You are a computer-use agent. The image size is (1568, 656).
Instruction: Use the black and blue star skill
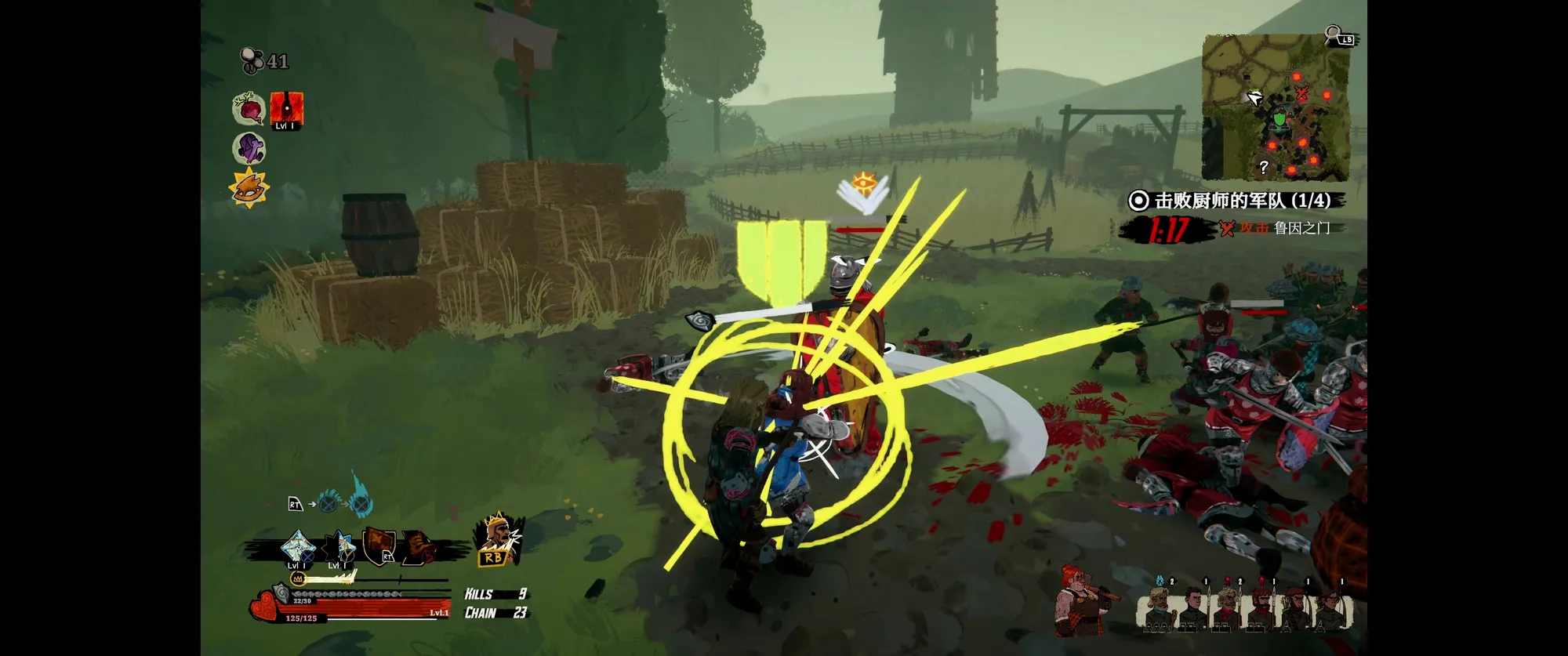[x=341, y=547]
